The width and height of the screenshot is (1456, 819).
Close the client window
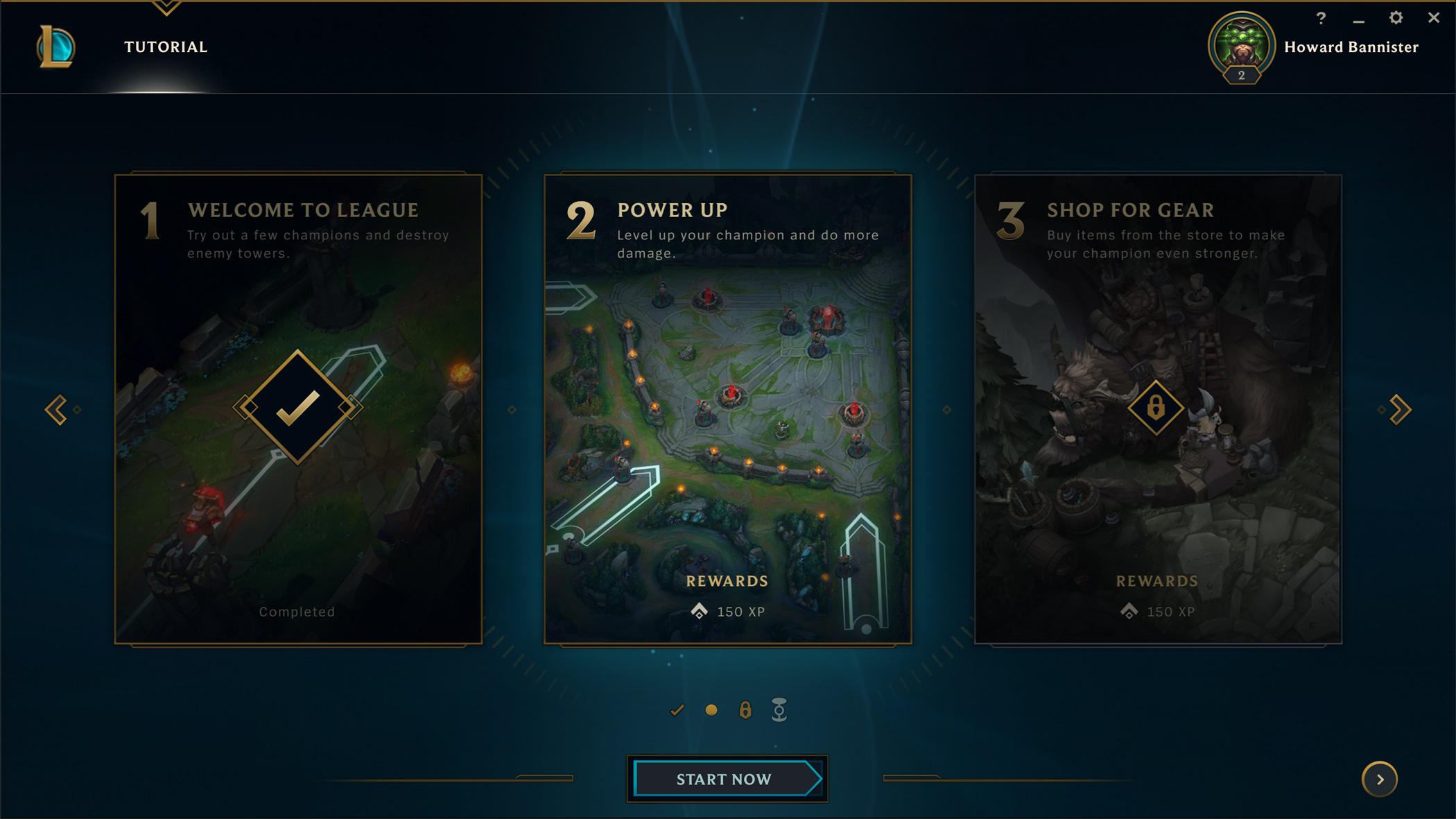tap(1434, 18)
